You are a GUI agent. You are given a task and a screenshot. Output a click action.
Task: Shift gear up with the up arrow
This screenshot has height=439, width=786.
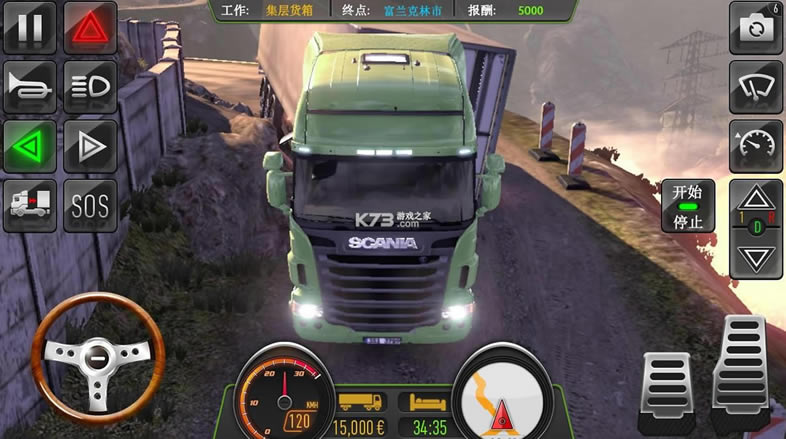click(756, 196)
